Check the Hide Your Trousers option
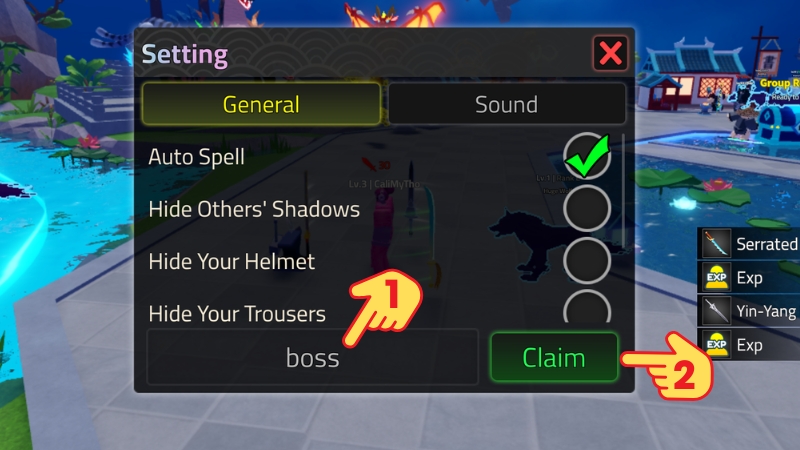This screenshot has width=800, height=450. click(x=587, y=308)
